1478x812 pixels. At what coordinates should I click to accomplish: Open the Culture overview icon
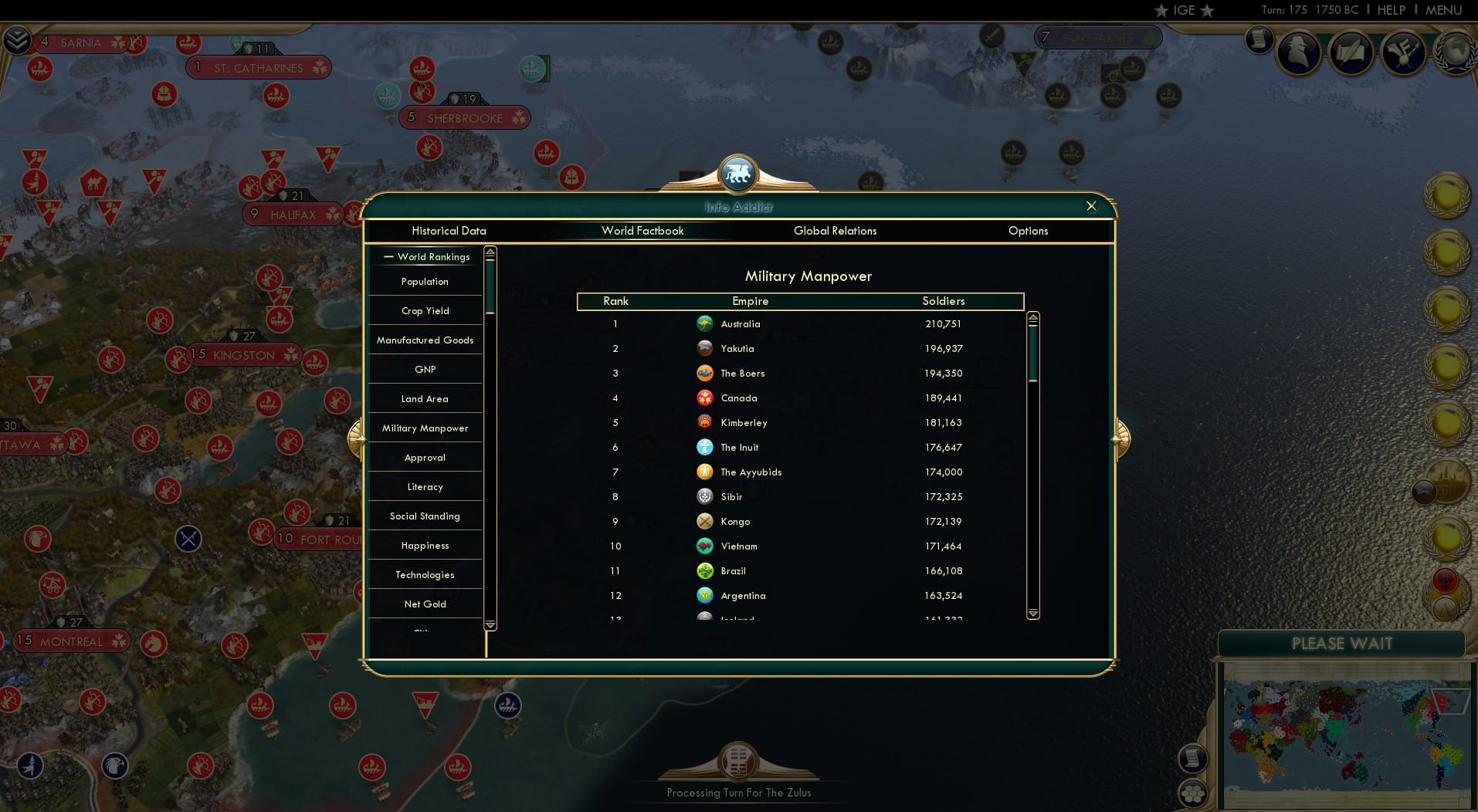[1404, 52]
